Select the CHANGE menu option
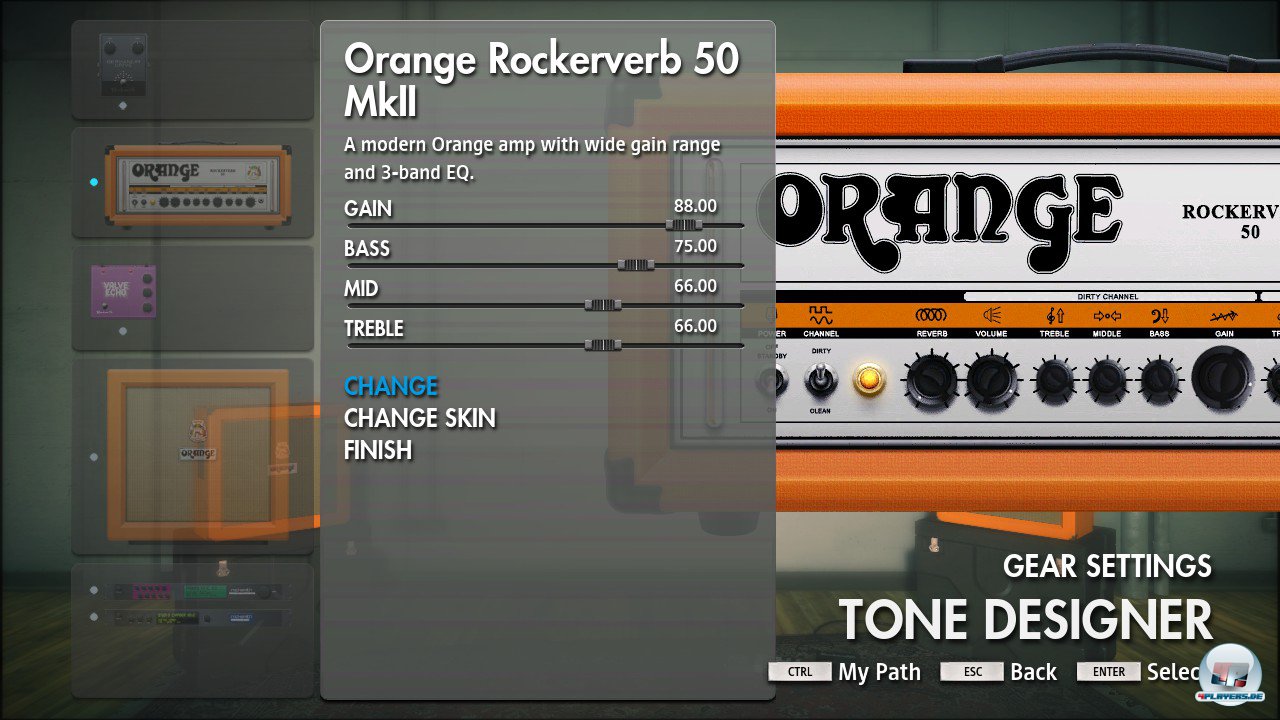This screenshot has width=1280, height=720. pyautogui.click(x=391, y=386)
